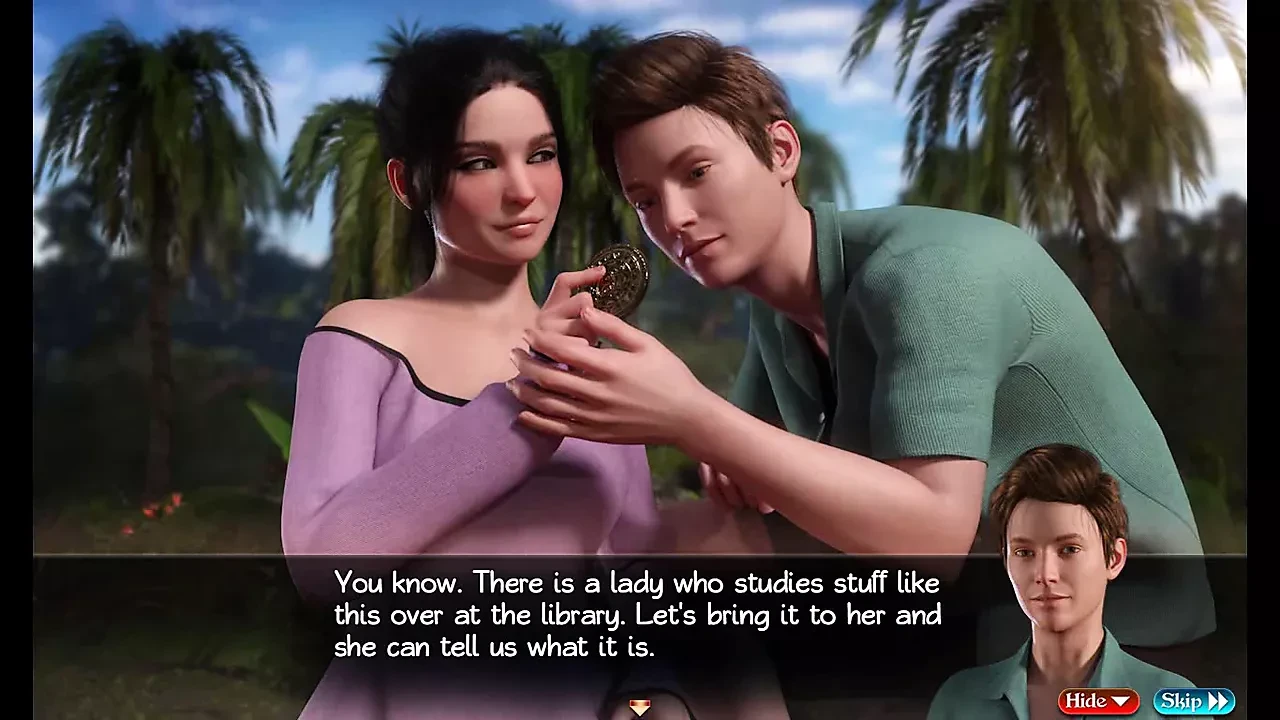Hide the dialogue box

pos(1098,701)
